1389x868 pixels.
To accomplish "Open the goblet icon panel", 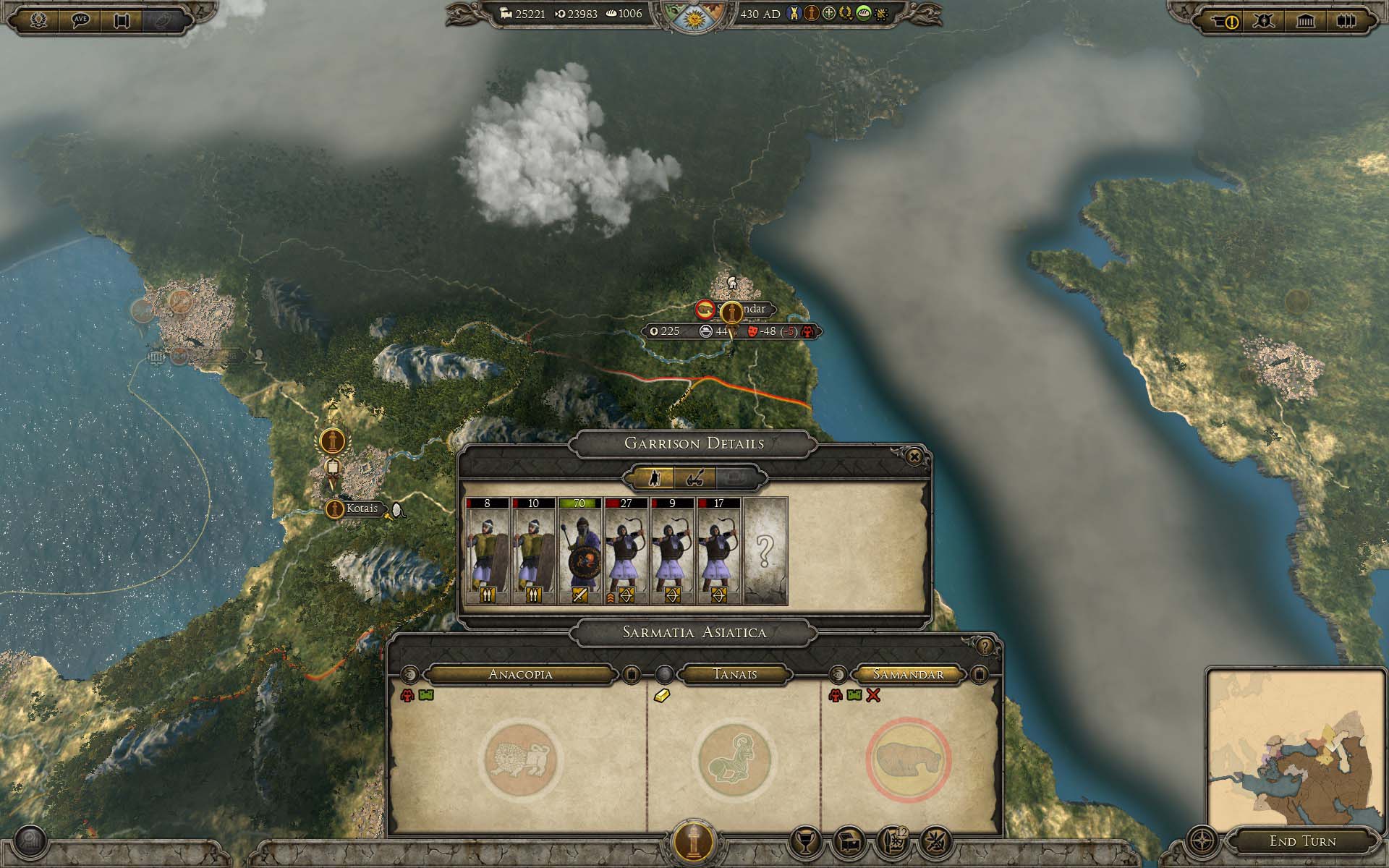I will (x=804, y=841).
